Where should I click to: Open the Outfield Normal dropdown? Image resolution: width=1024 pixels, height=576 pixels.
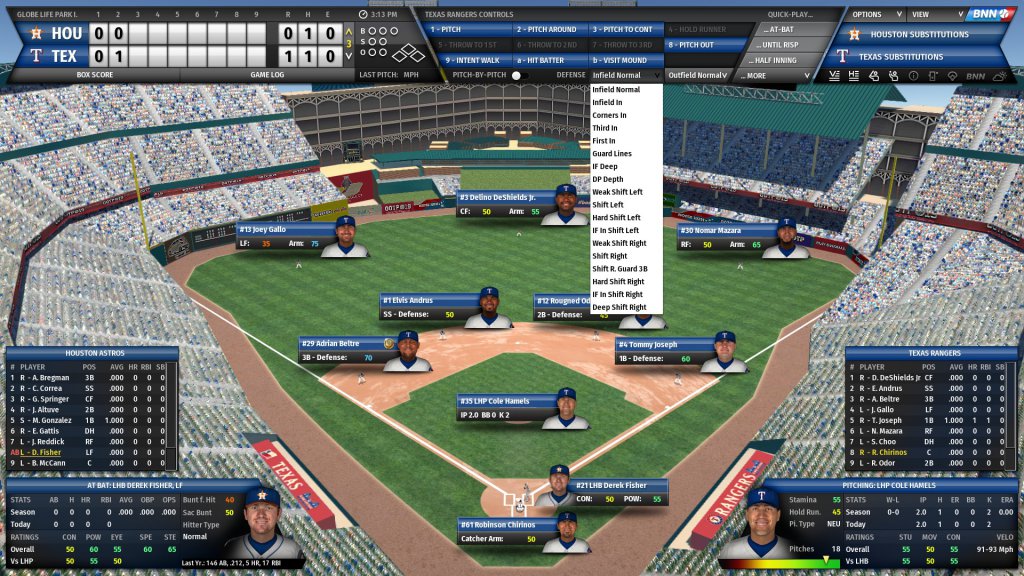(697, 75)
